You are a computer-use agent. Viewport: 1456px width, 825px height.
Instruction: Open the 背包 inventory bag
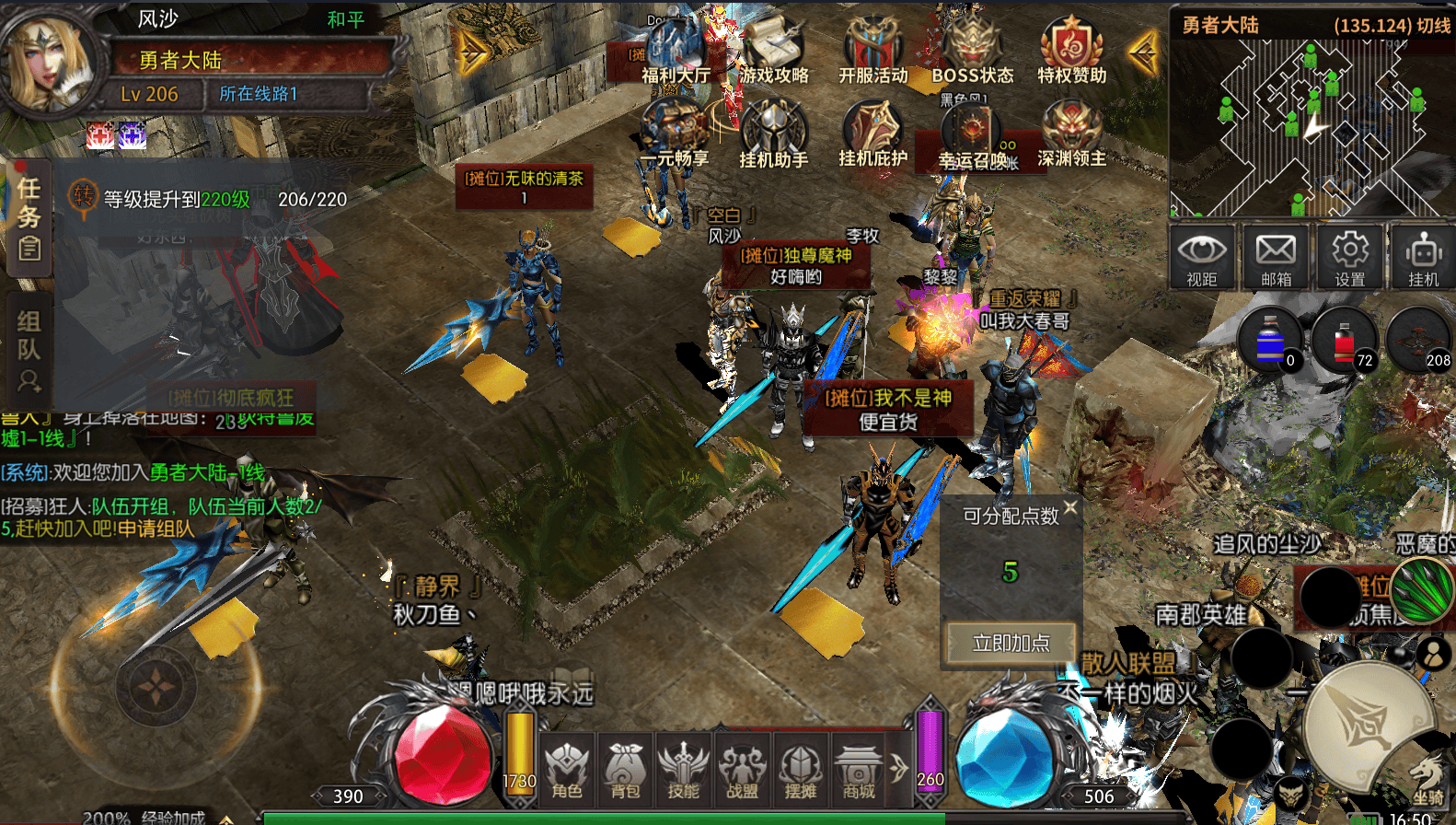coord(625,768)
